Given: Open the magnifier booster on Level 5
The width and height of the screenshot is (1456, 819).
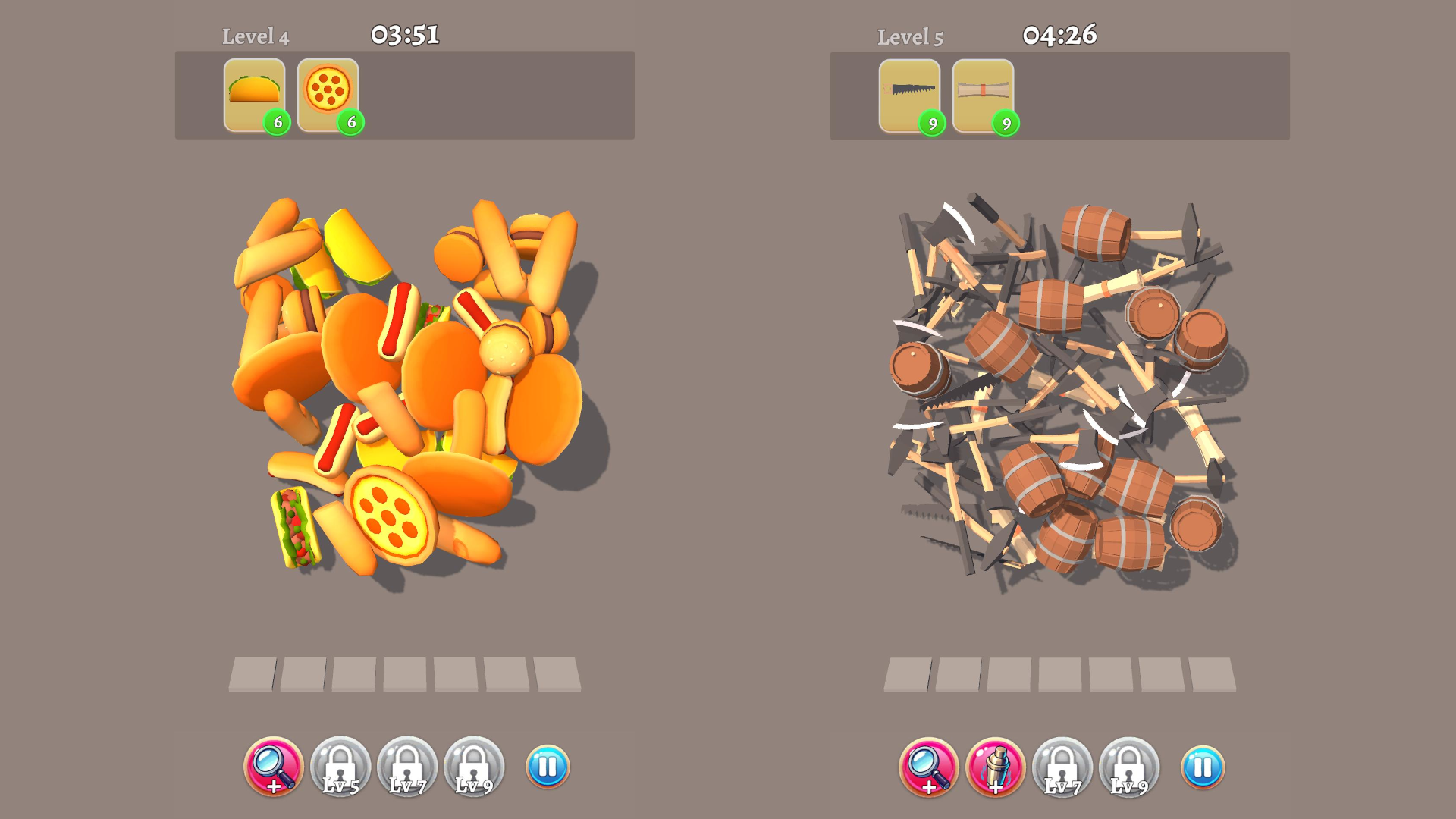Looking at the screenshot, I should pyautogui.click(x=930, y=768).
